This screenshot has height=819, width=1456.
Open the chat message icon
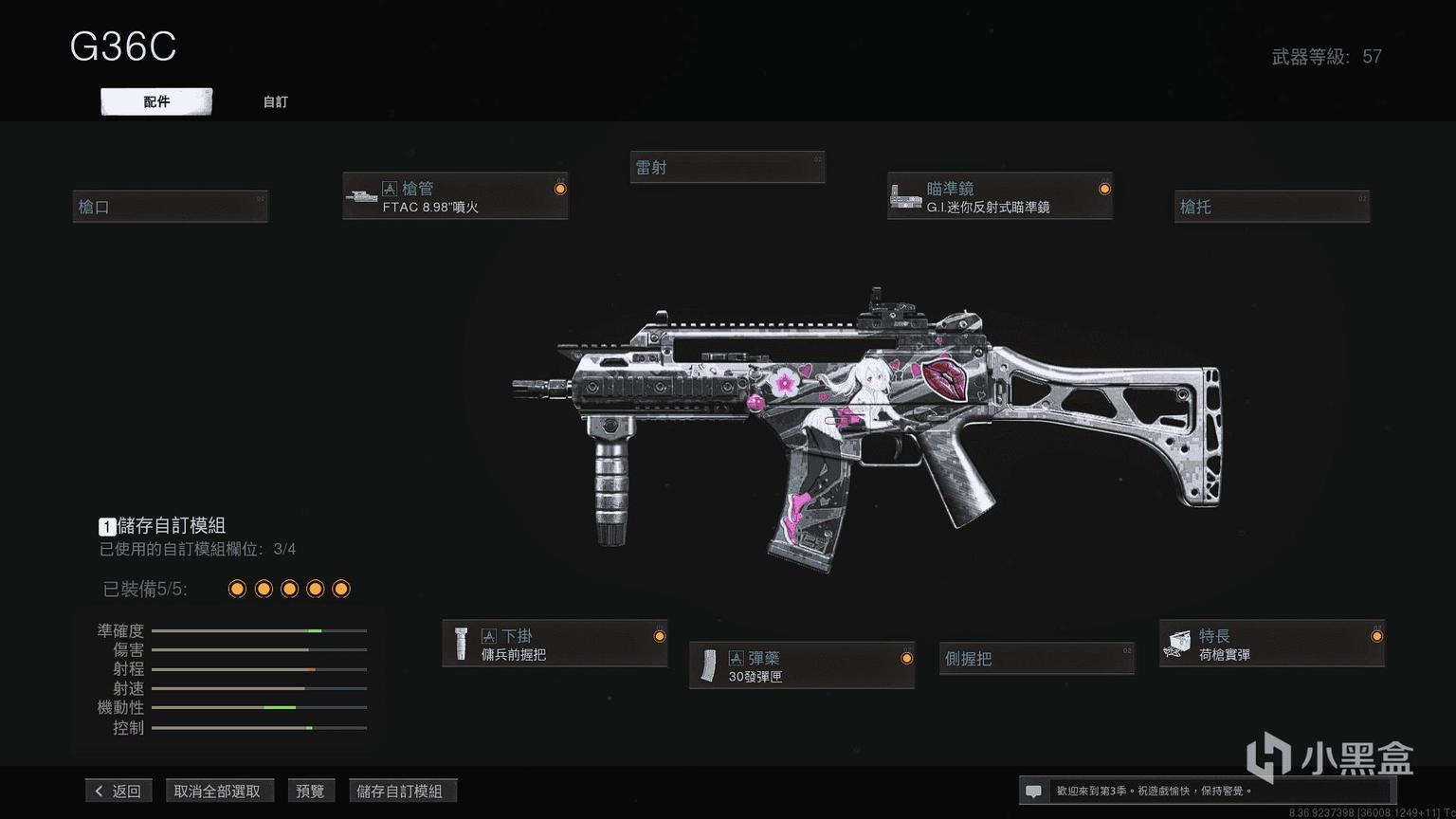click(1034, 791)
